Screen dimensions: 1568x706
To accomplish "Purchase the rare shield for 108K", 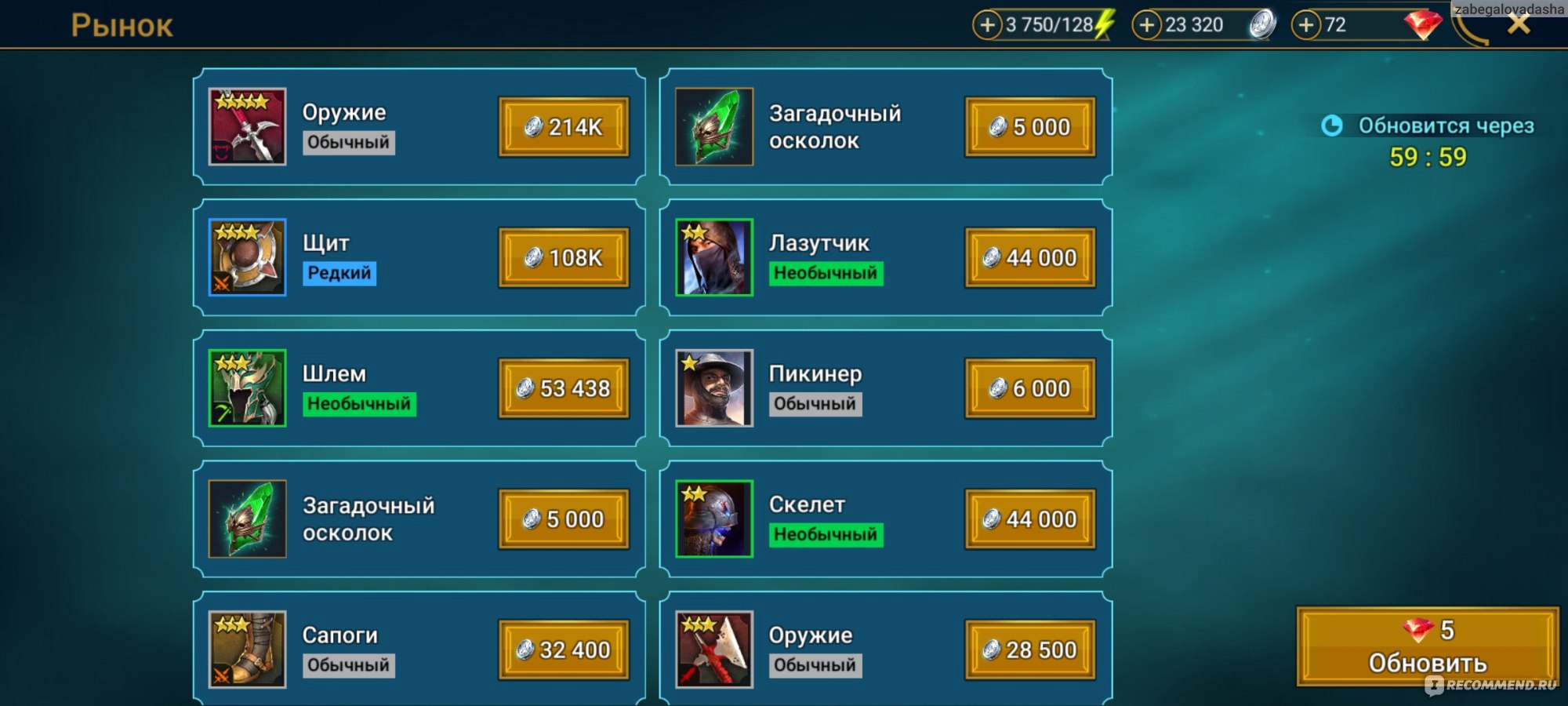I will 564,257.
